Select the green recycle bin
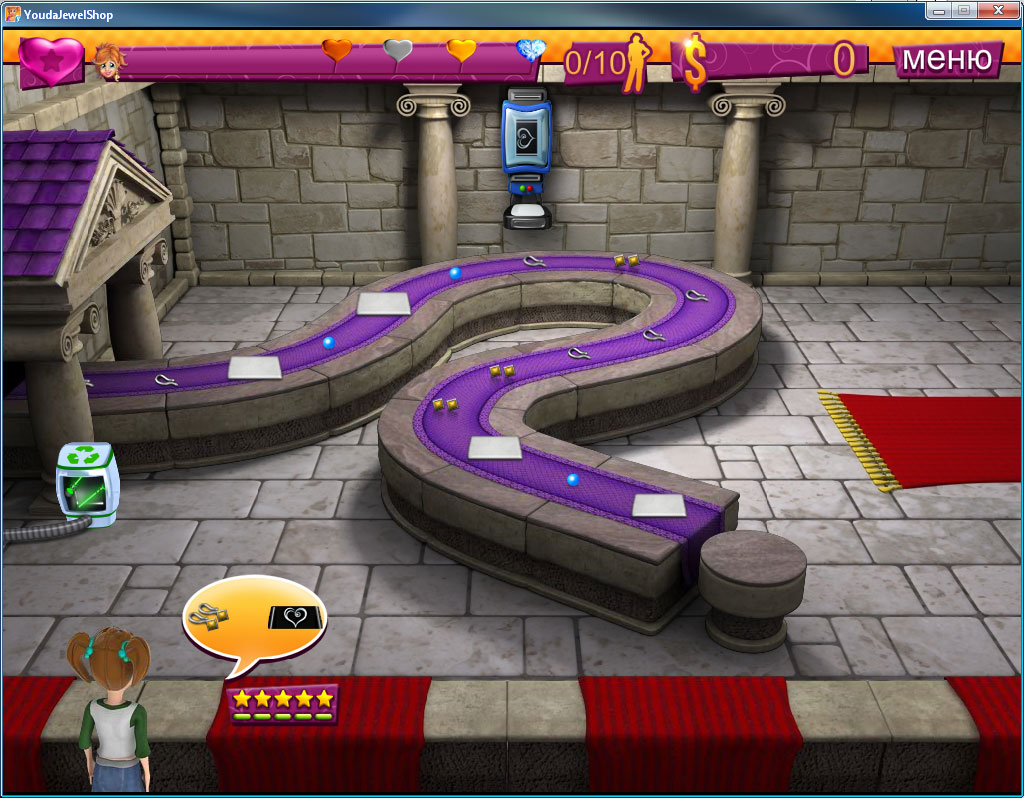This screenshot has height=798, width=1024. tap(88, 484)
